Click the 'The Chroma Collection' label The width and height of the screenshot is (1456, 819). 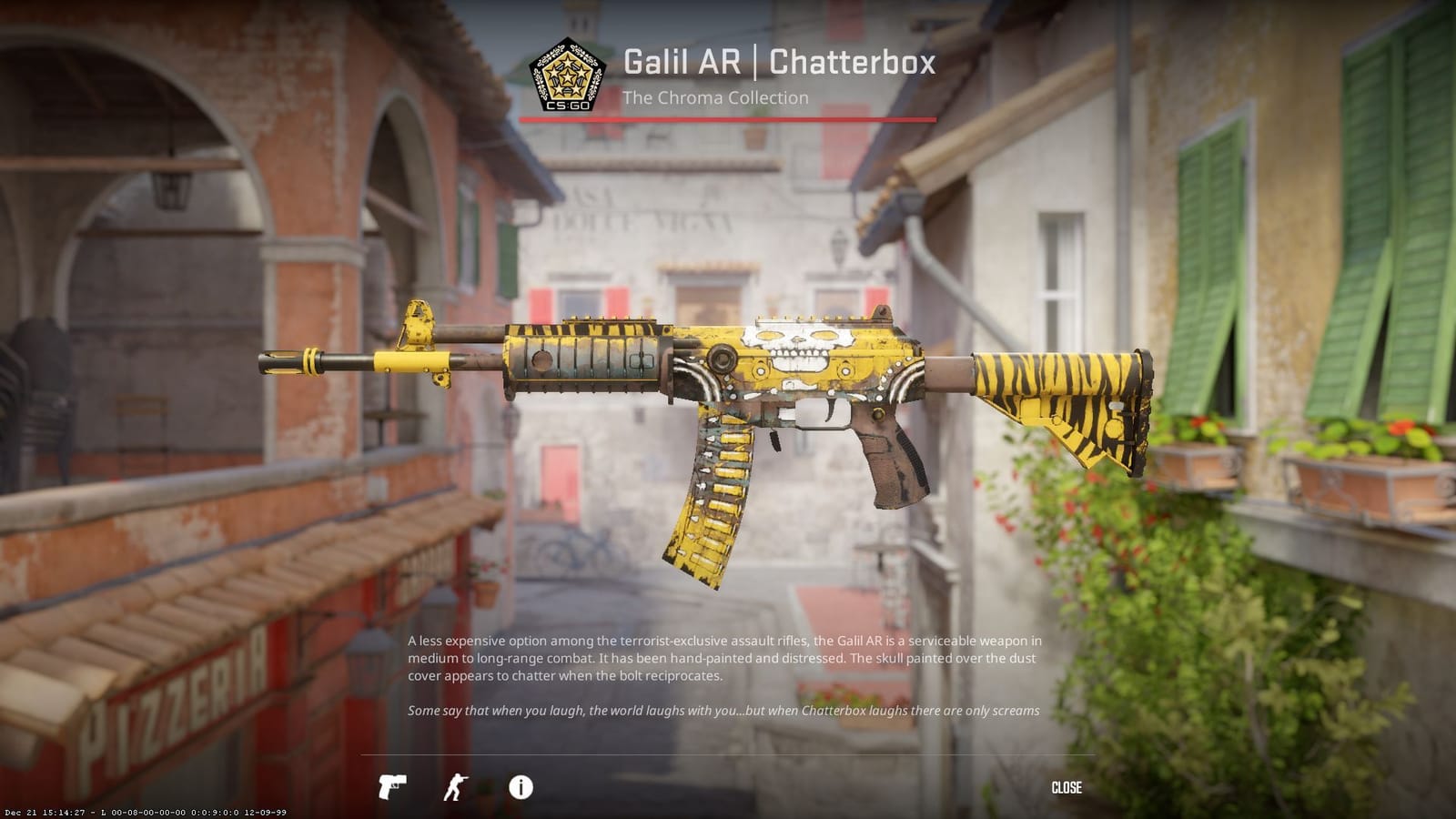click(x=714, y=98)
